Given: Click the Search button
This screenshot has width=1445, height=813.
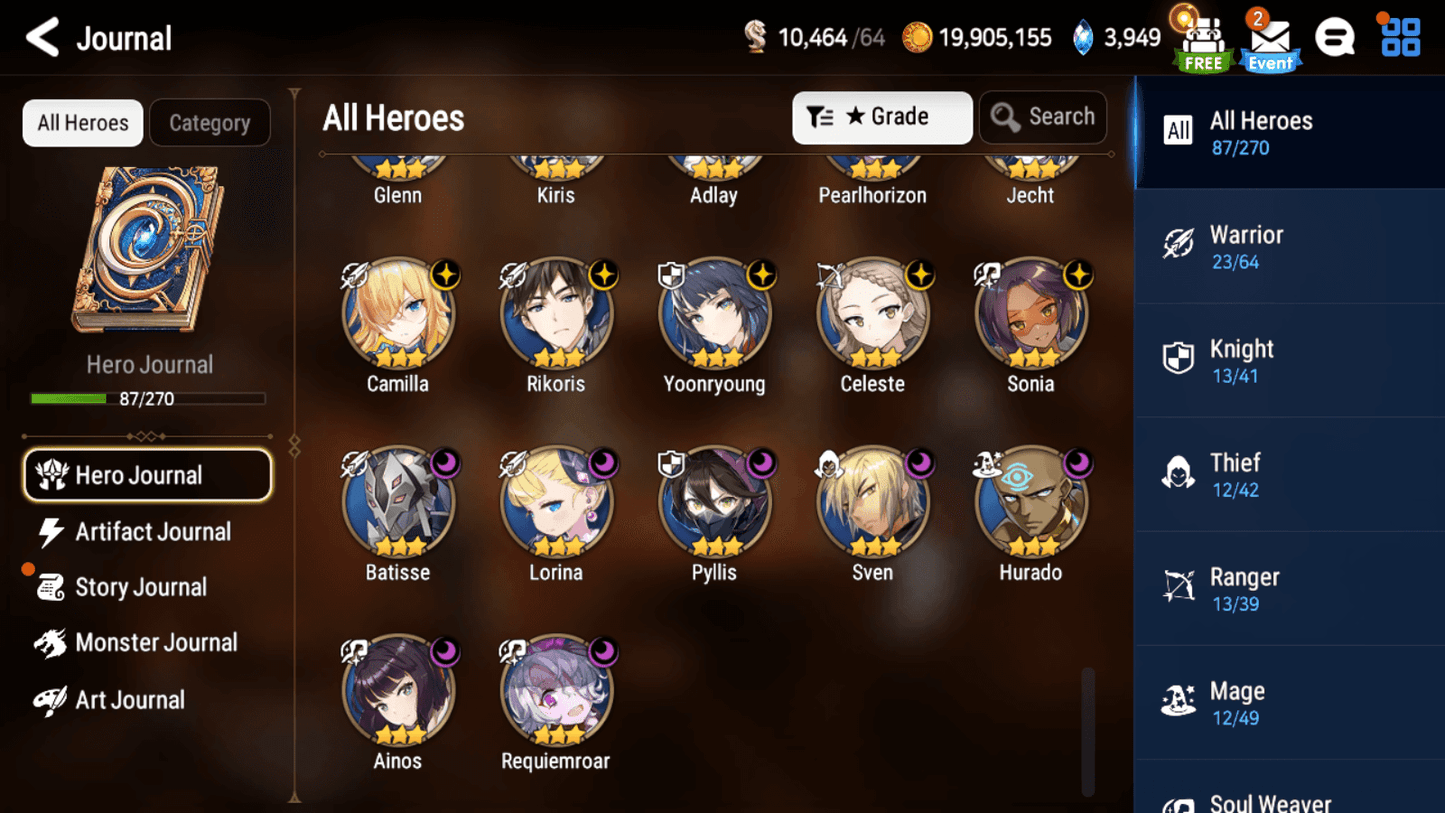Looking at the screenshot, I should (1042, 117).
